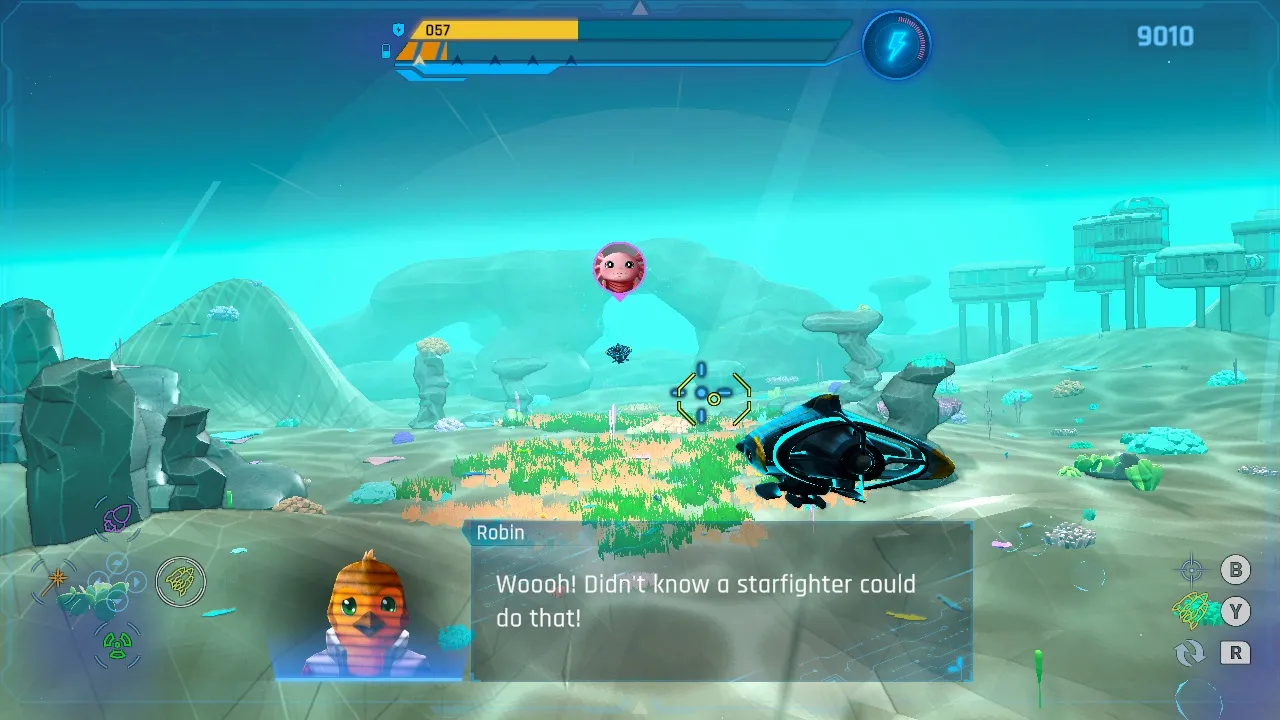The image size is (1280, 720).
Task: Choose the orange spark wand weapon
Action: (x=56, y=580)
